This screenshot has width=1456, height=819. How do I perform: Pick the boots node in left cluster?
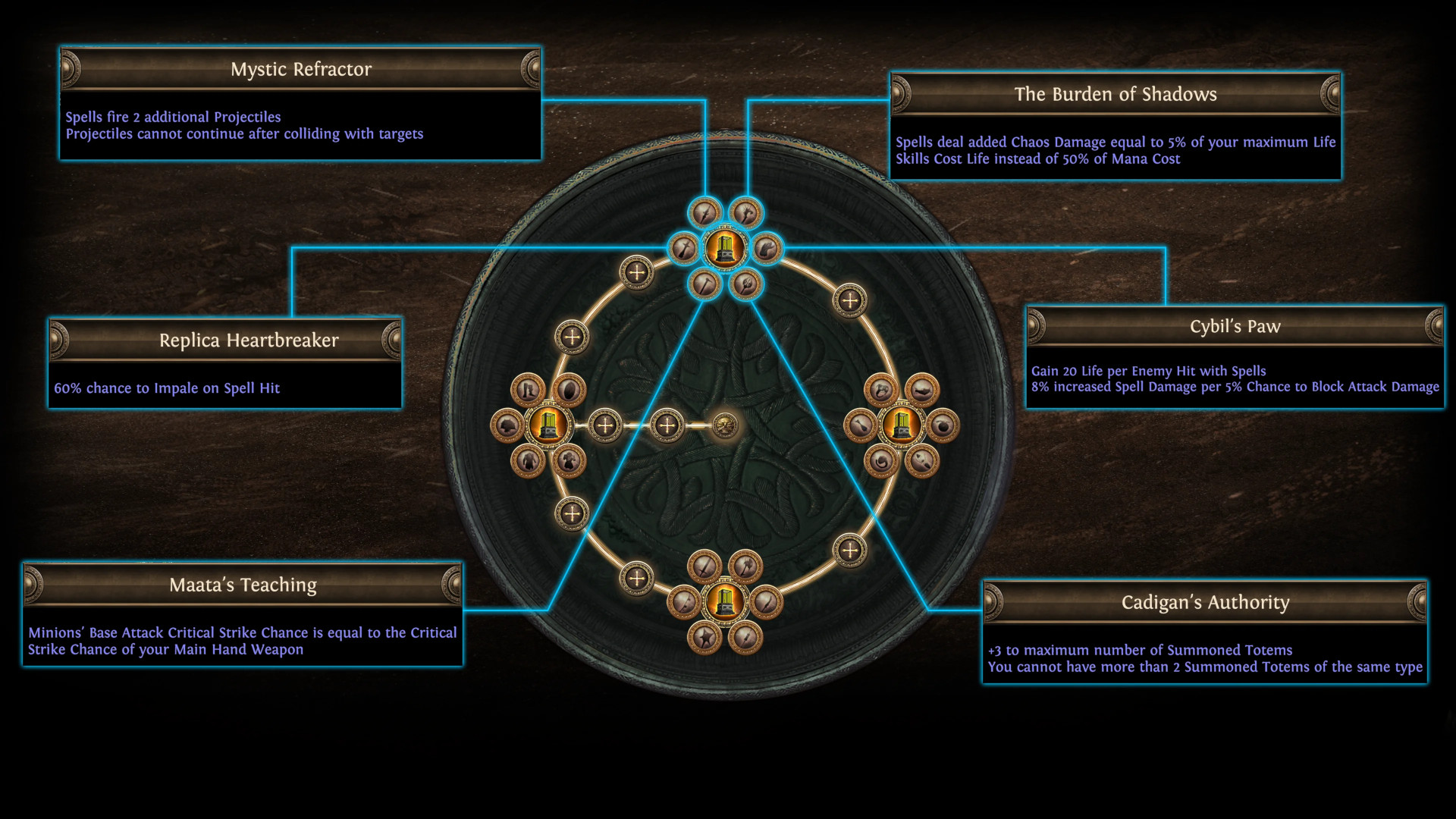[528, 391]
